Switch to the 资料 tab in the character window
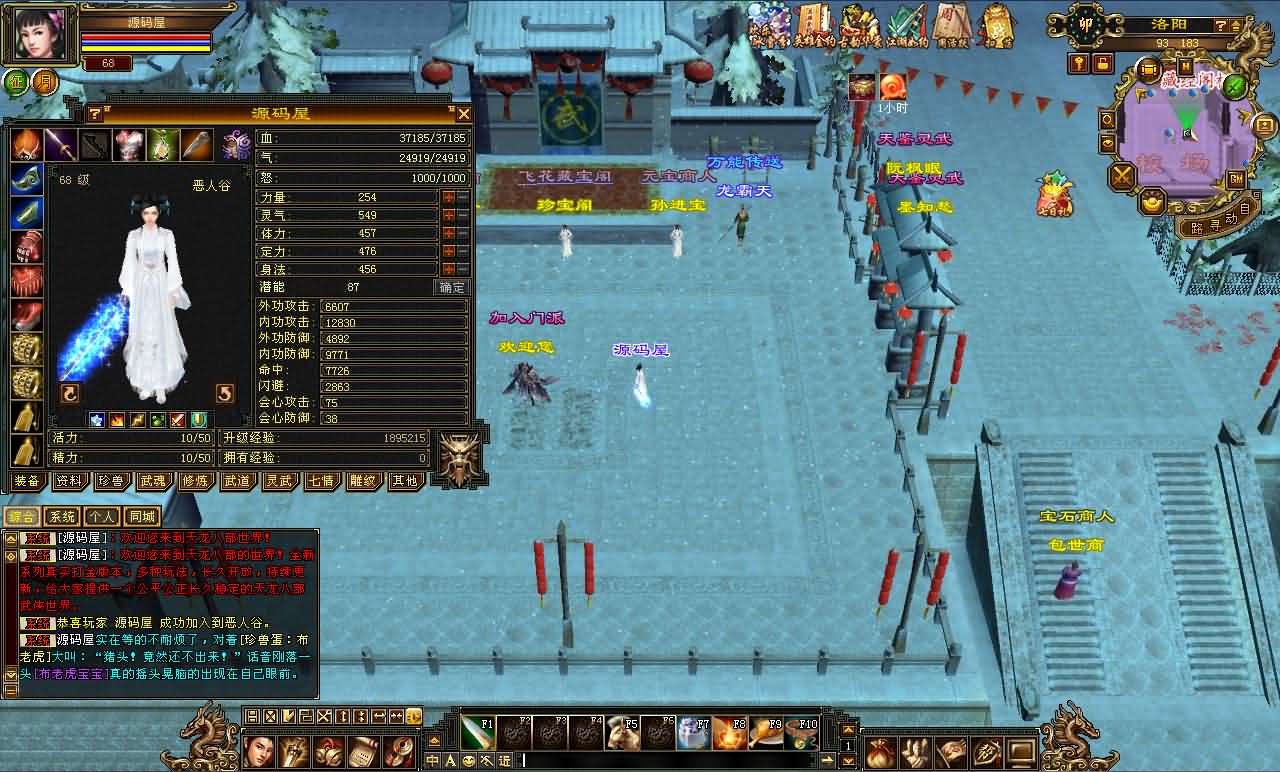 point(70,481)
